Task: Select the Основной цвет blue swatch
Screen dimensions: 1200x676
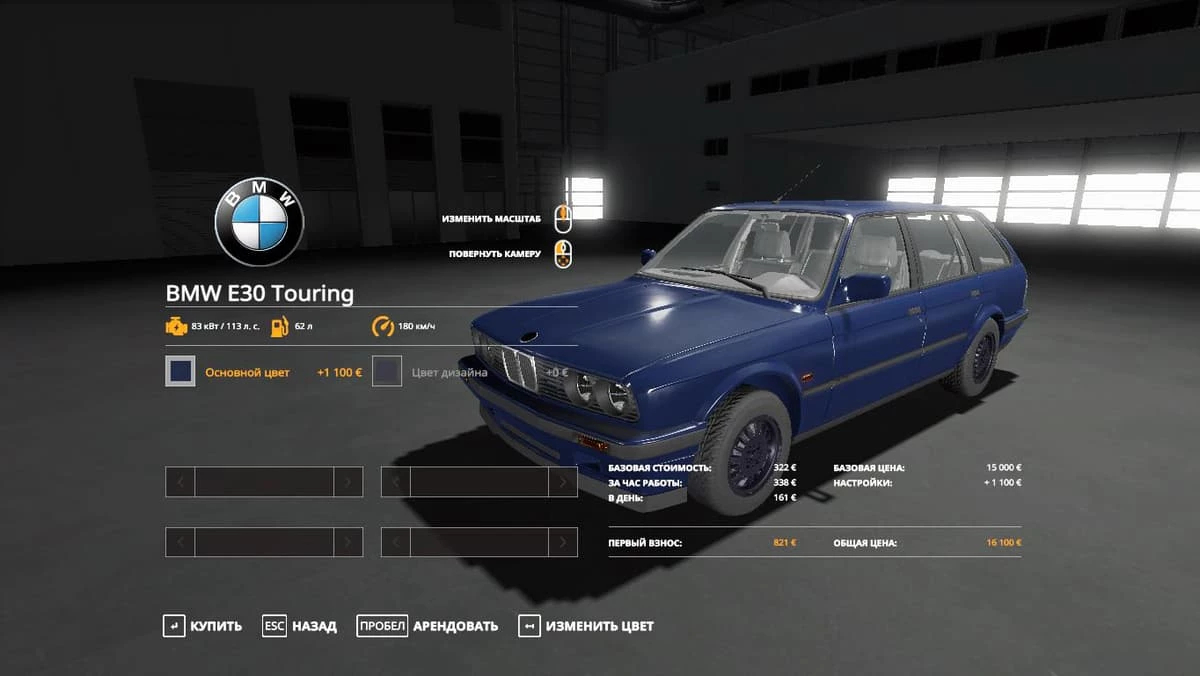Action: (180, 372)
